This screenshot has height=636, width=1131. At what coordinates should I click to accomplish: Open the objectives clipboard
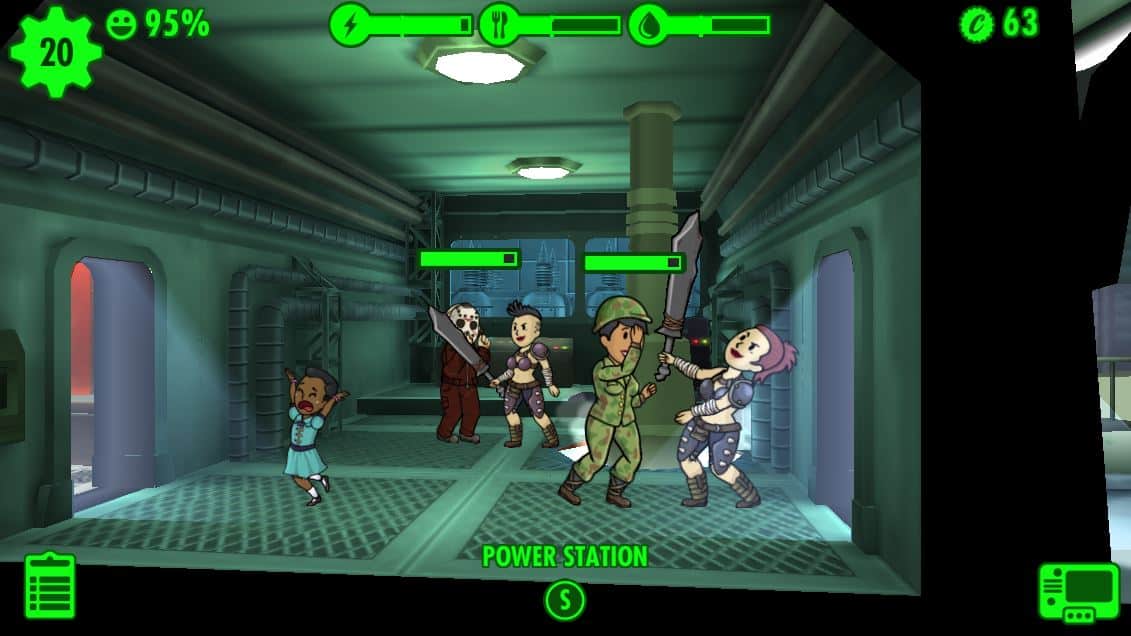point(50,586)
